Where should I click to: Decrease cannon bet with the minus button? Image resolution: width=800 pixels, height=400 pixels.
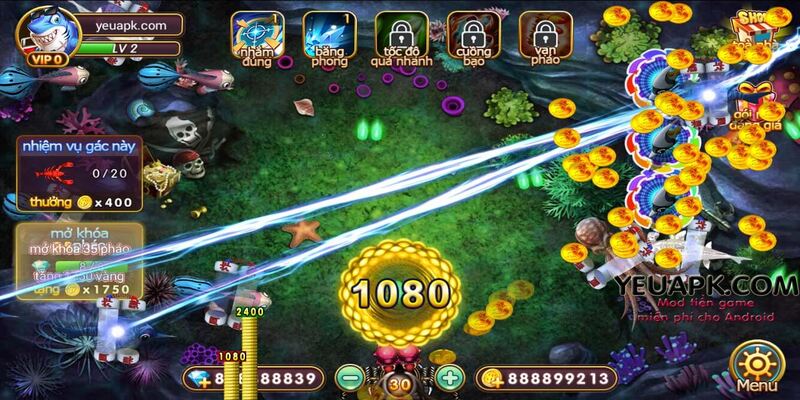click(x=348, y=379)
